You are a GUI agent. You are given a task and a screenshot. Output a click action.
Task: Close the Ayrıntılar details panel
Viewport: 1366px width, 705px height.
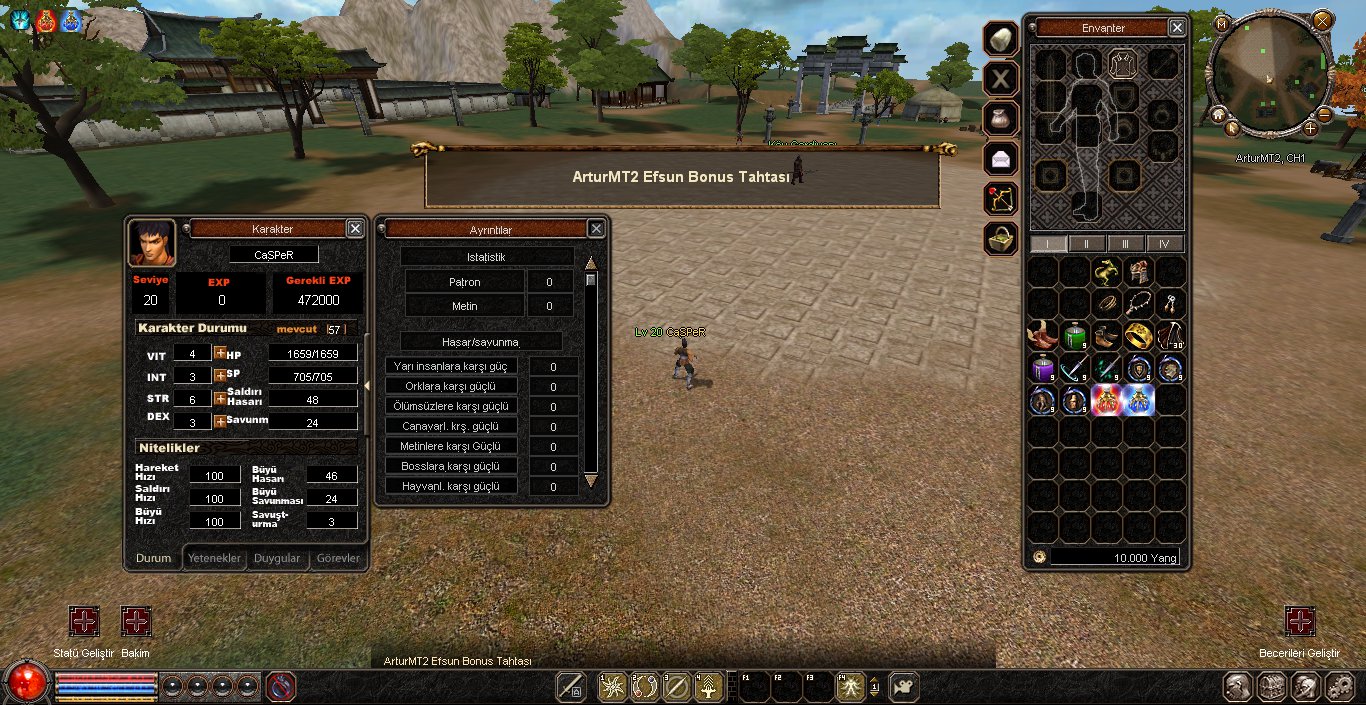pyautogui.click(x=596, y=229)
